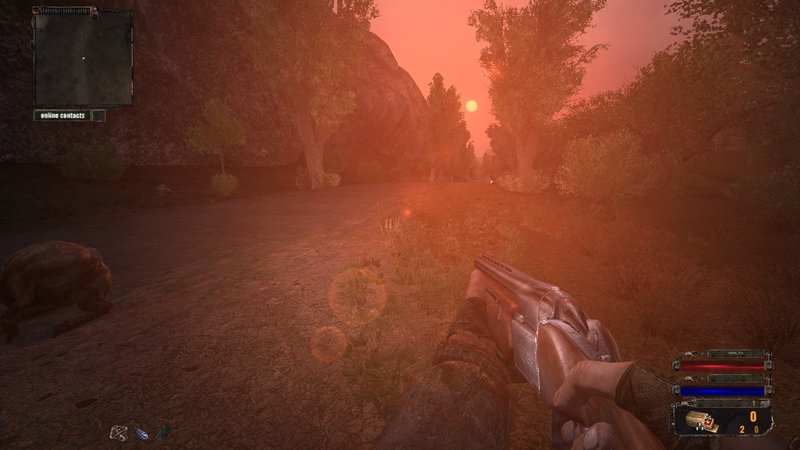800x450 pixels.
Task: Click the minimap panel
Action: [x=83, y=57]
